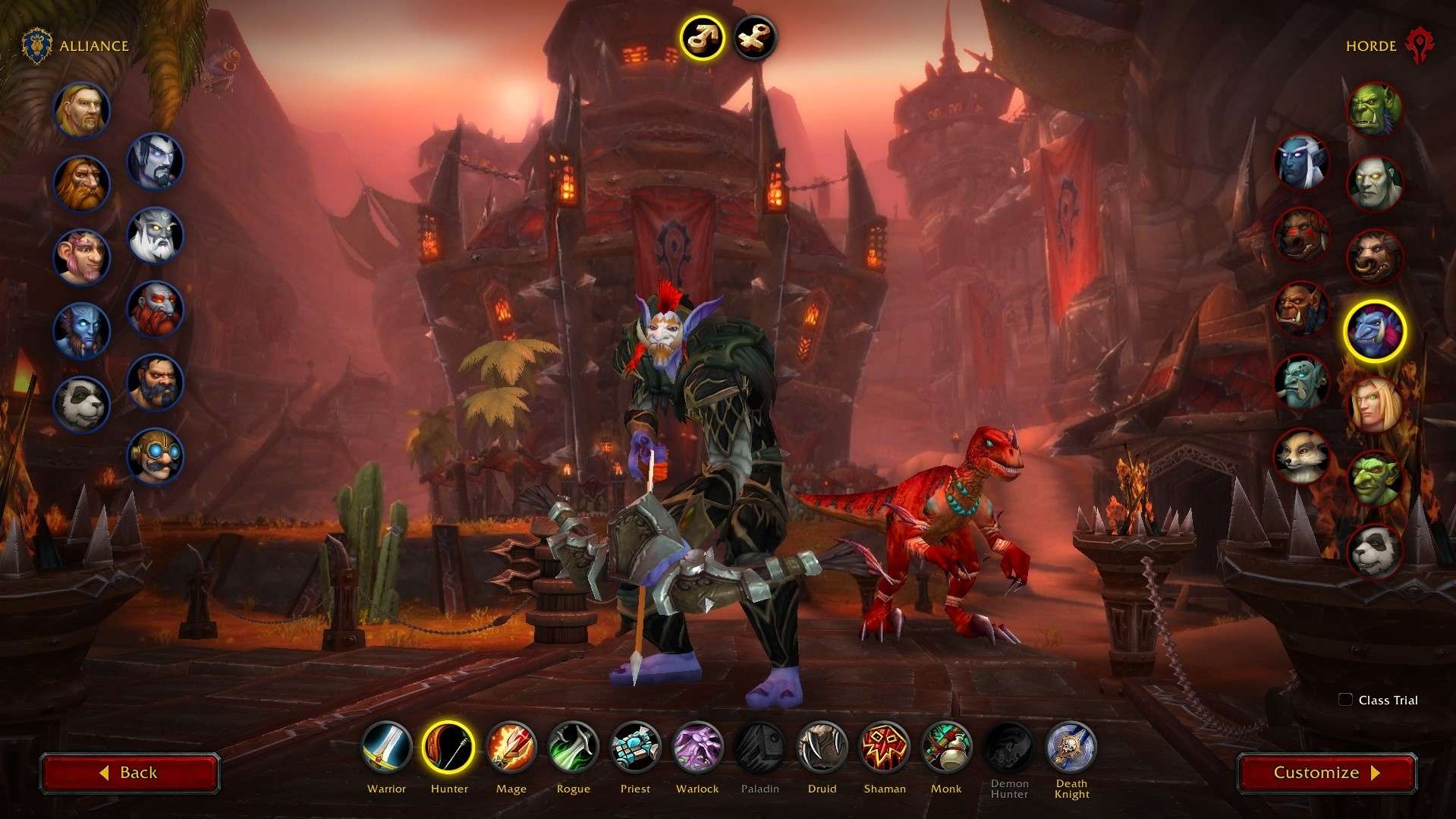This screenshot has height=819, width=1456.
Task: Select the Death Knight class
Action: (1071, 747)
